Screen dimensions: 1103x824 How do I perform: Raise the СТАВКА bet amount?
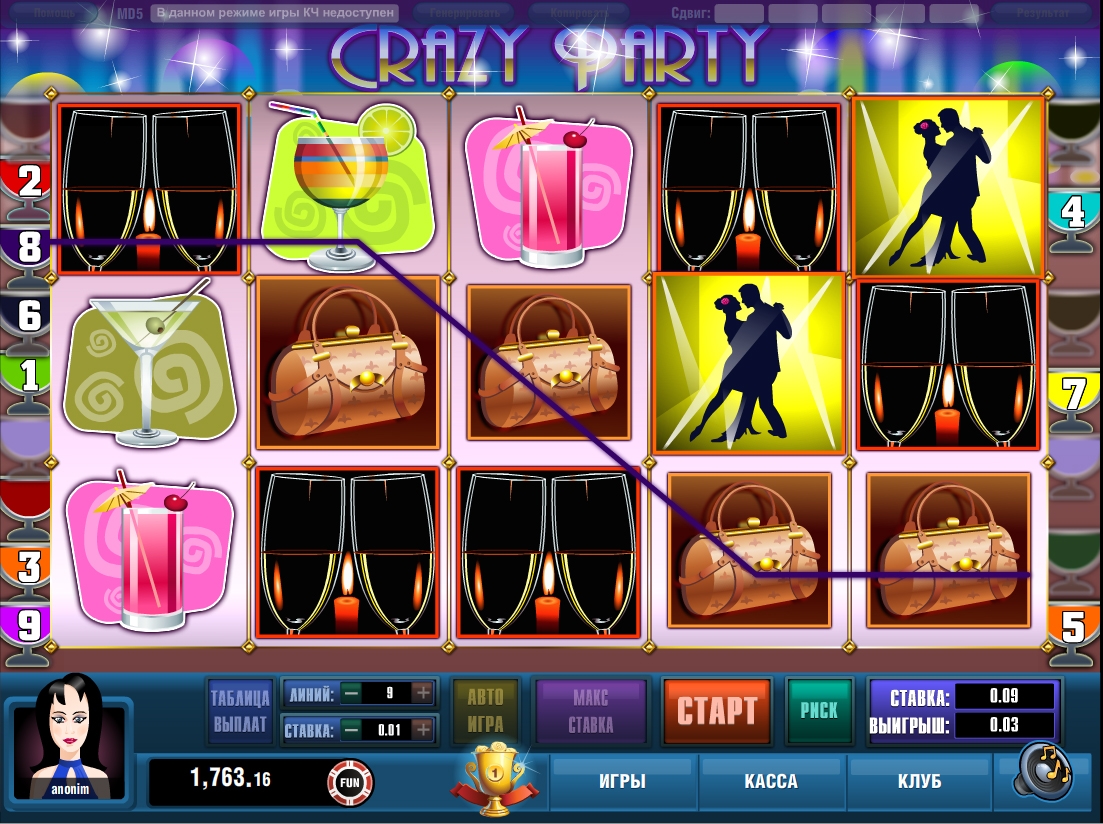click(x=423, y=730)
